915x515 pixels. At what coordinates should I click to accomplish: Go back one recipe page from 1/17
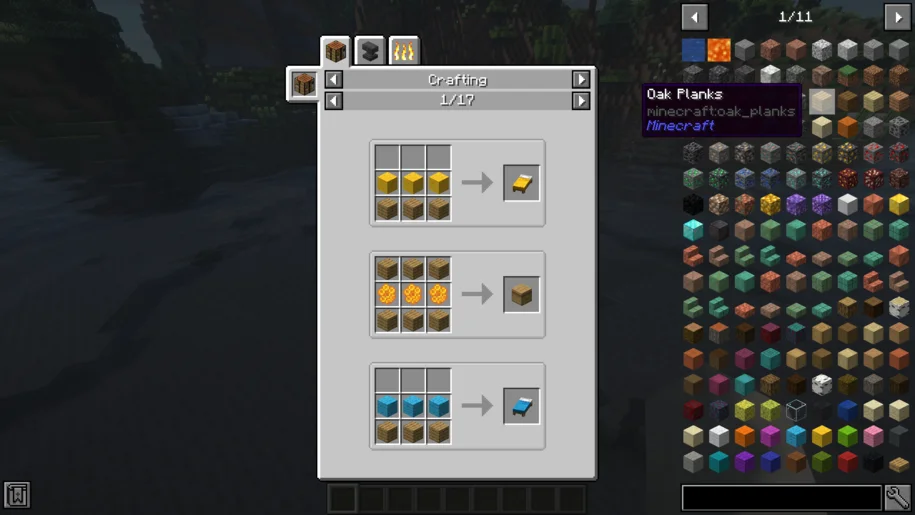pos(334,101)
